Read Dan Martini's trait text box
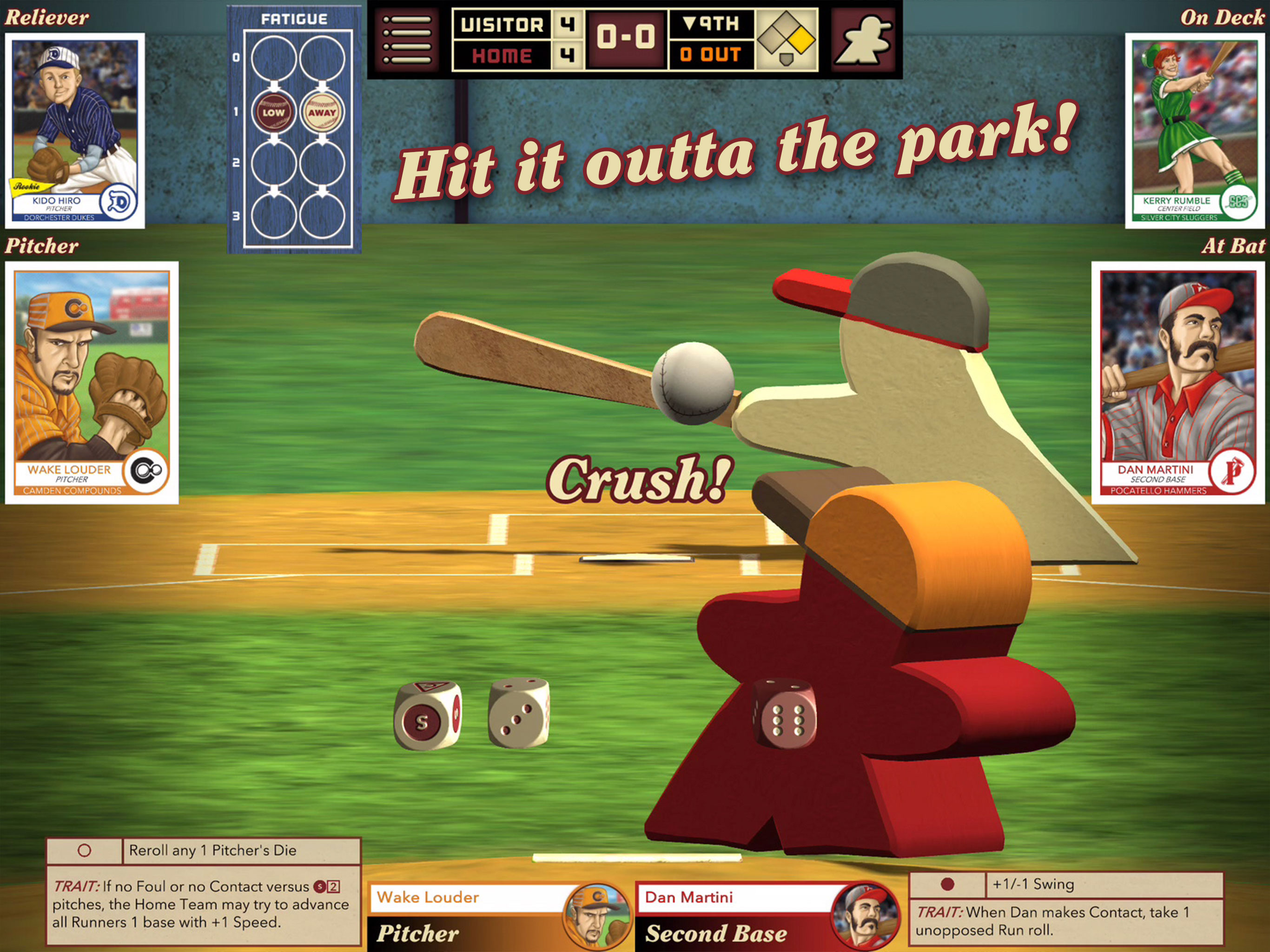Screen dimensions: 1270x952 point(1066,921)
